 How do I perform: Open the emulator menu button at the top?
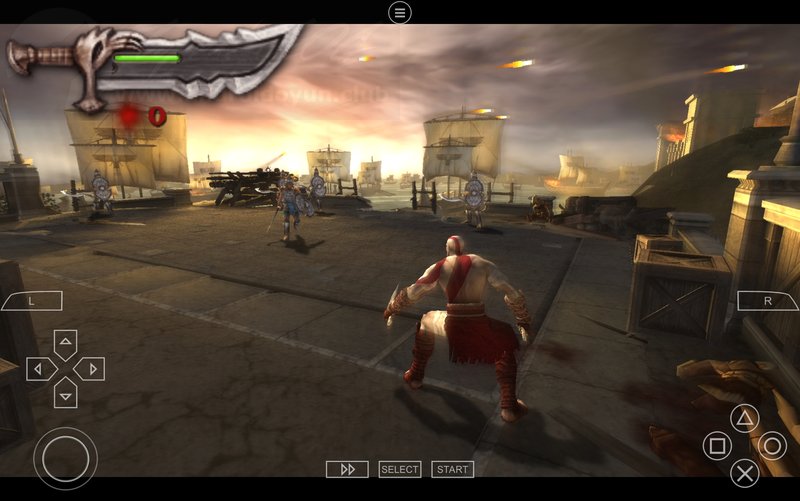click(x=399, y=12)
